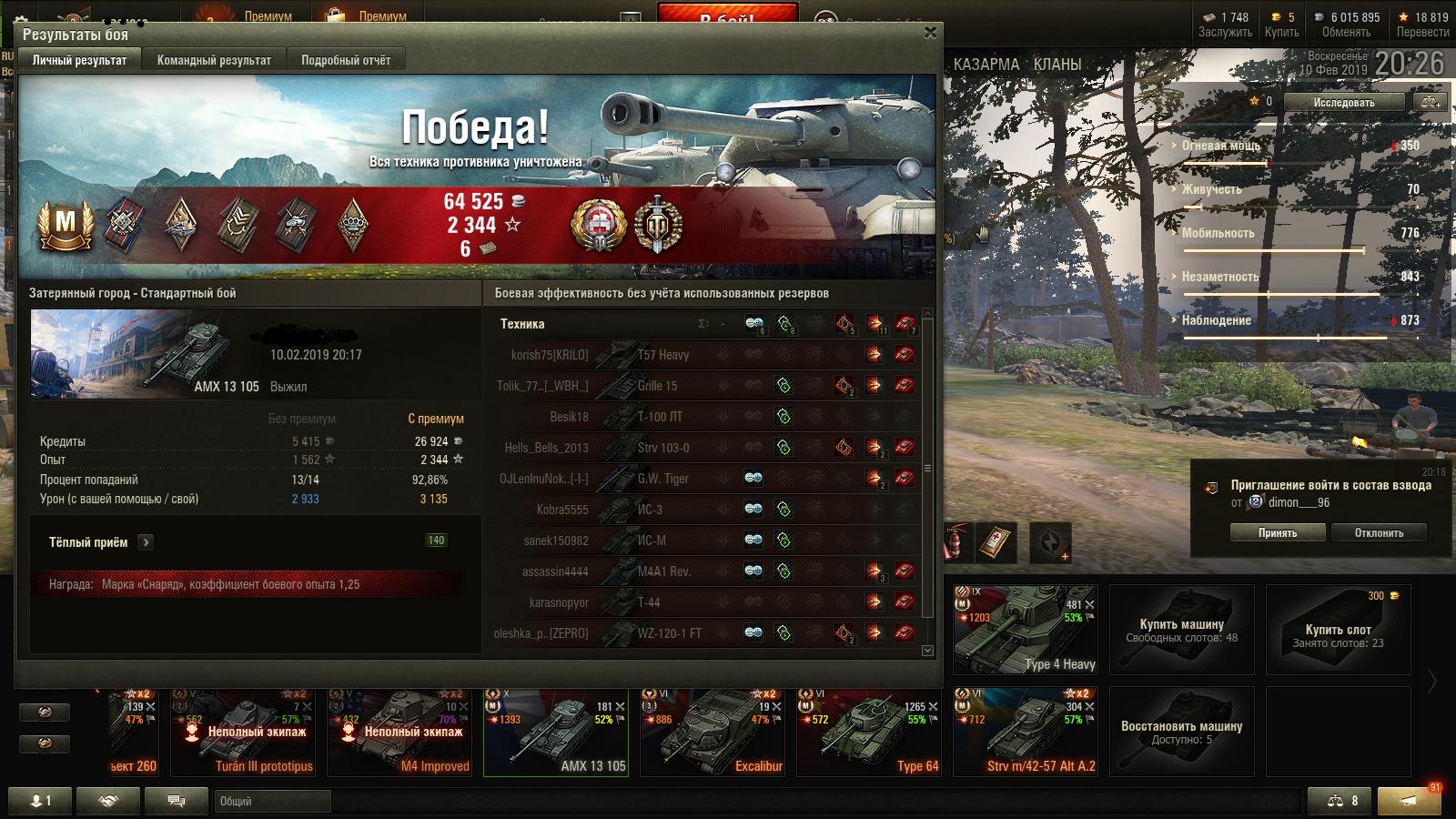
Task: Expand the Тёплый приём mission arrow
Action: click(x=146, y=542)
